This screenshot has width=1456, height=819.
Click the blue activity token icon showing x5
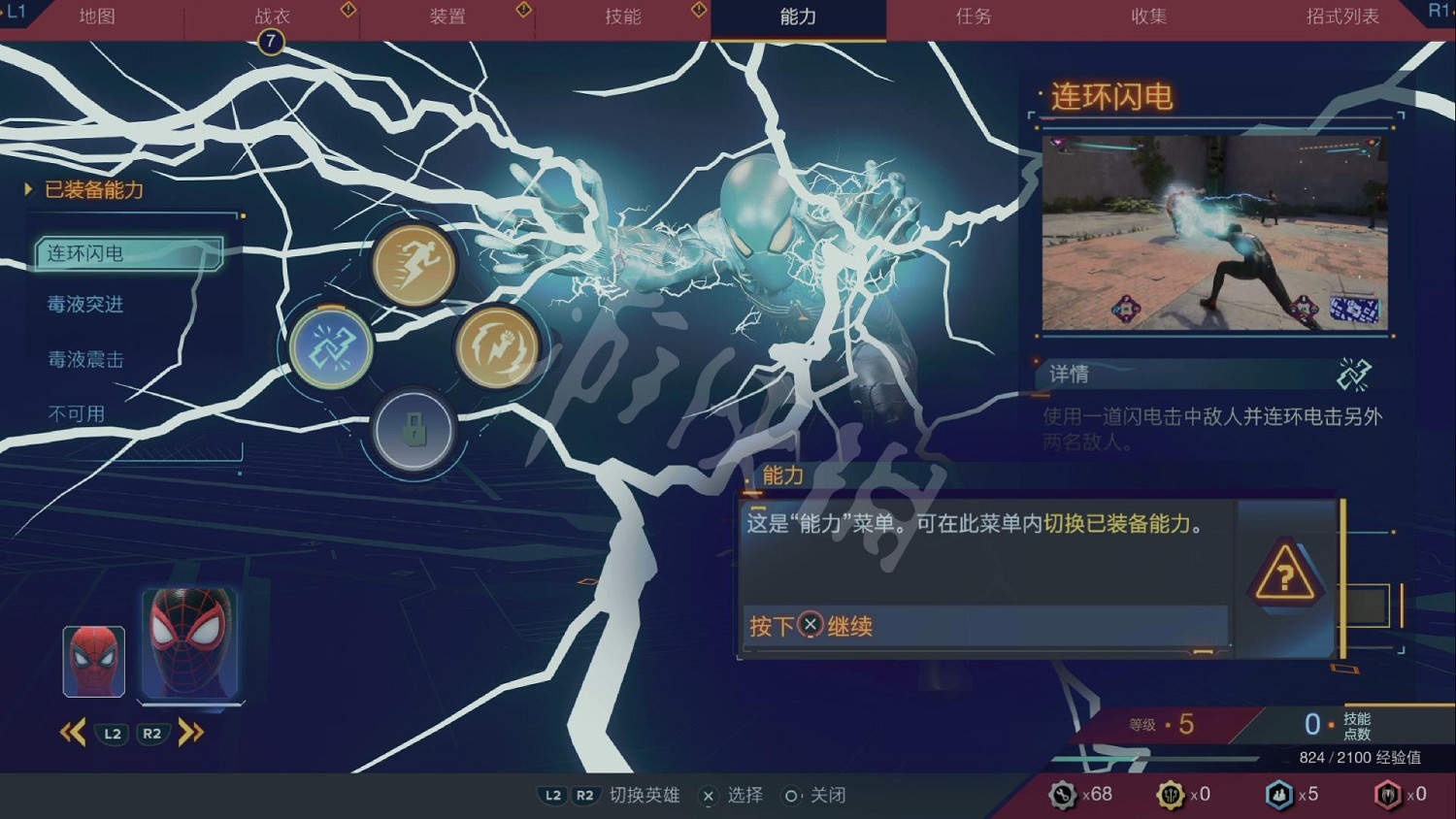point(1280,794)
